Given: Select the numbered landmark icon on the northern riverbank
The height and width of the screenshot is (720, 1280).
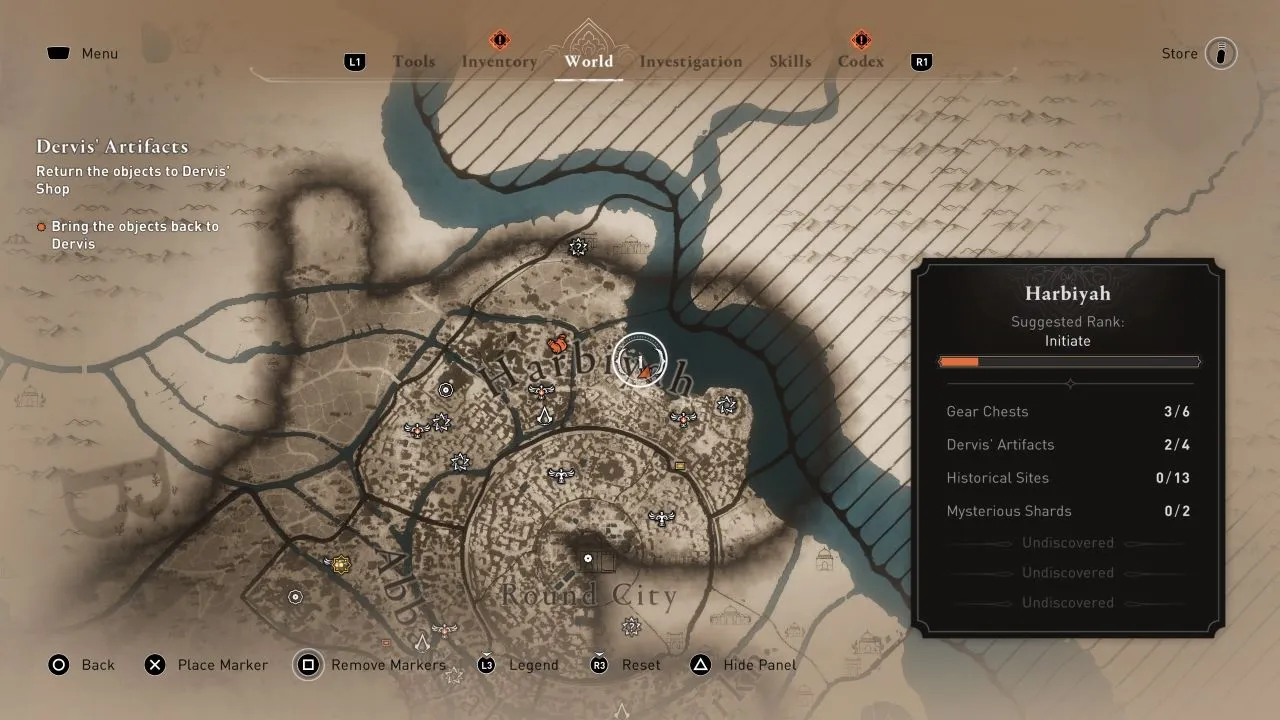Looking at the screenshot, I should coord(578,244).
